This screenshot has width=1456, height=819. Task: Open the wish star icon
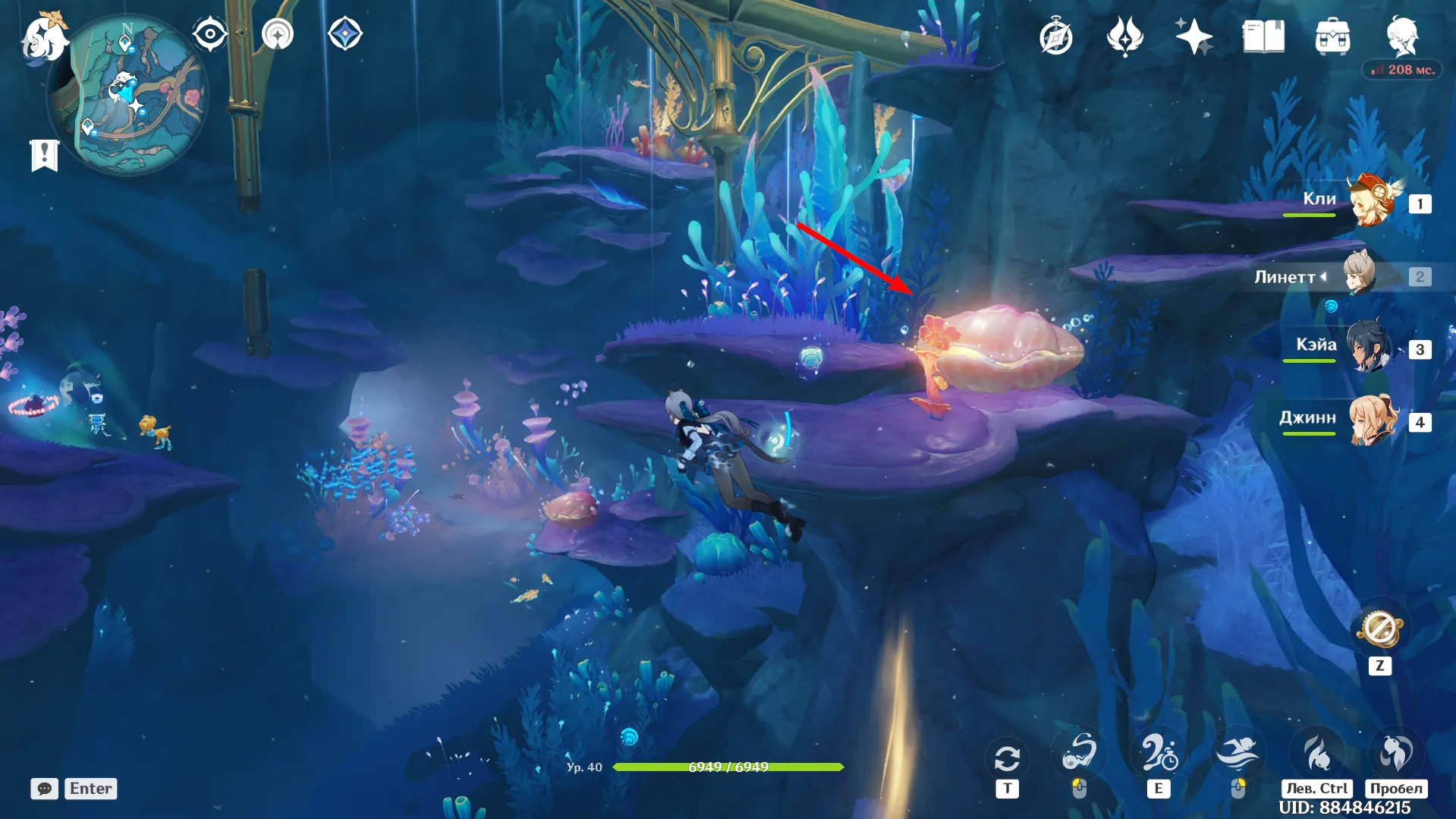click(1193, 36)
